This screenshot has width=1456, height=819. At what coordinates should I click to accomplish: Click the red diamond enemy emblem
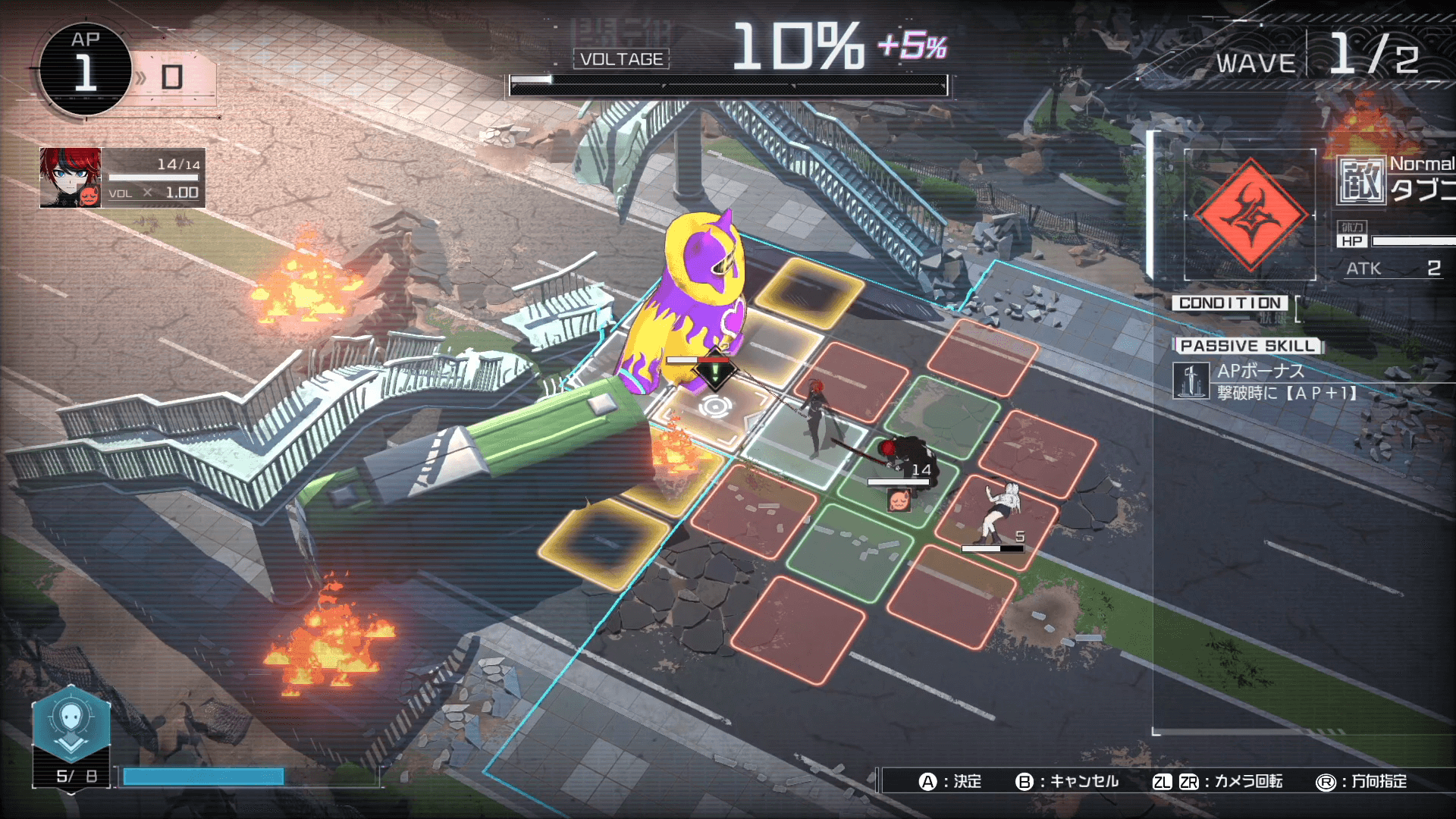[x=1250, y=215]
